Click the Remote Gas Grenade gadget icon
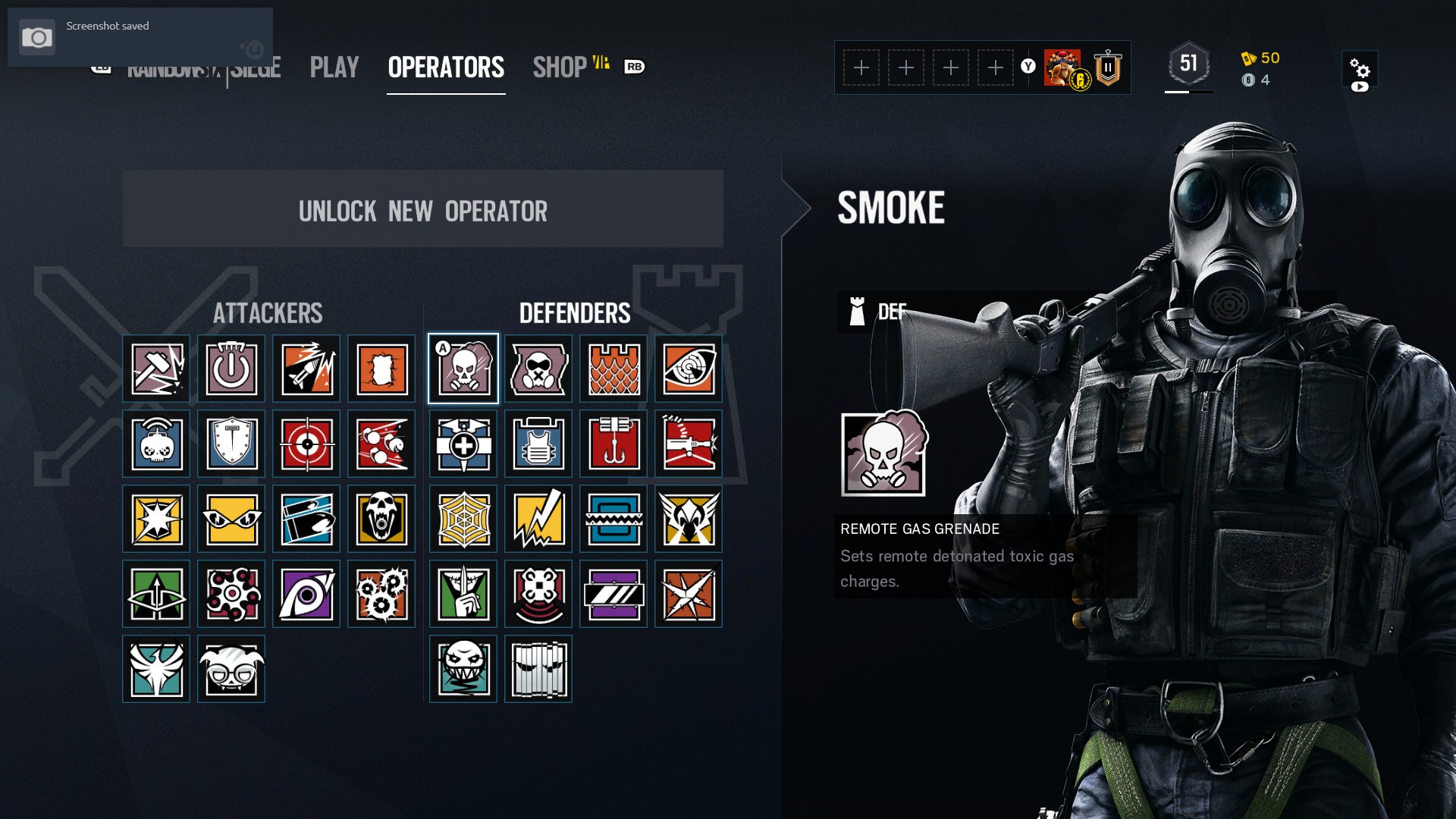Viewport: 1456px width, 819px height. point(883,453)
